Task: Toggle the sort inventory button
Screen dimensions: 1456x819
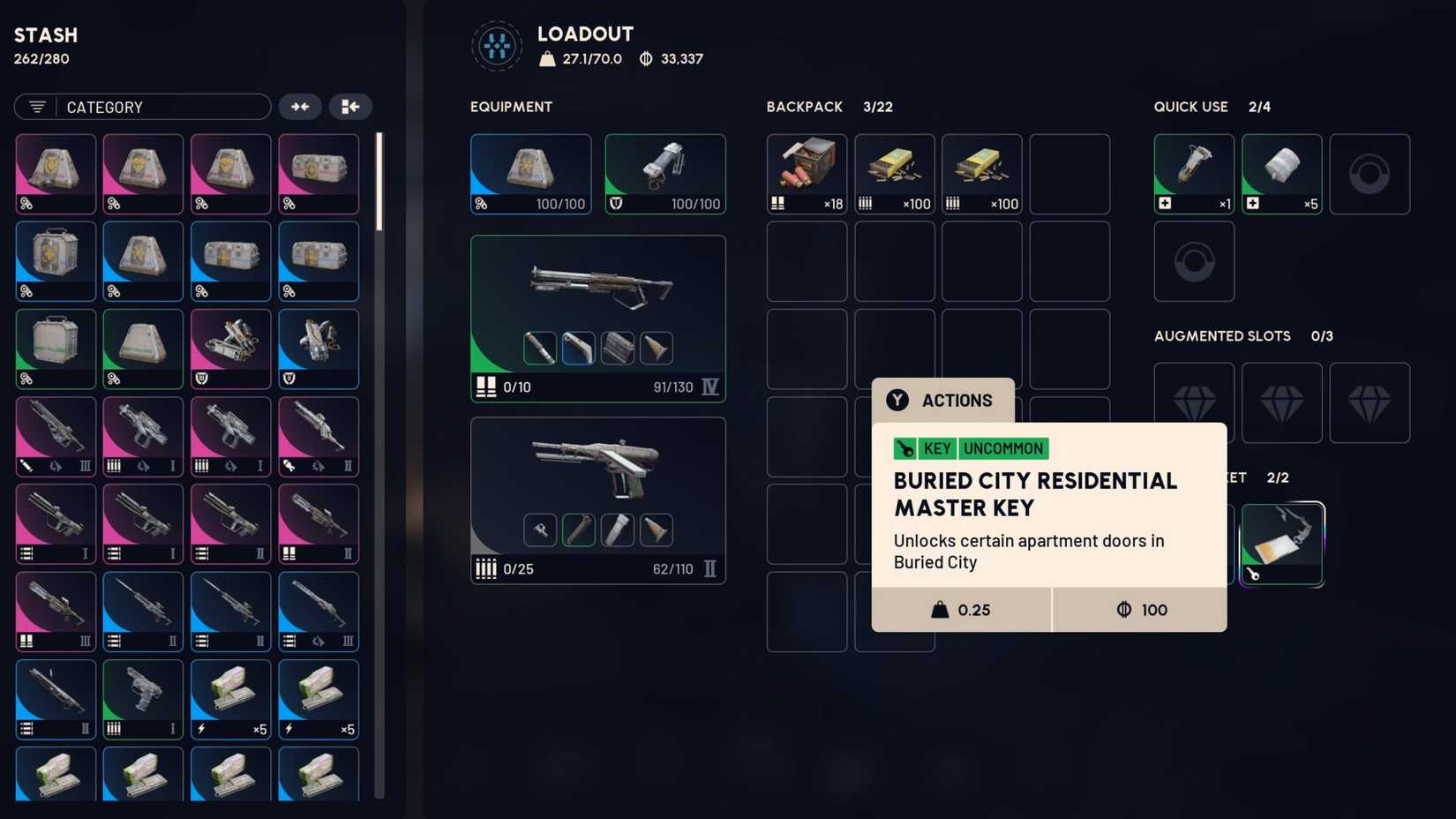Action: [350, 106]
